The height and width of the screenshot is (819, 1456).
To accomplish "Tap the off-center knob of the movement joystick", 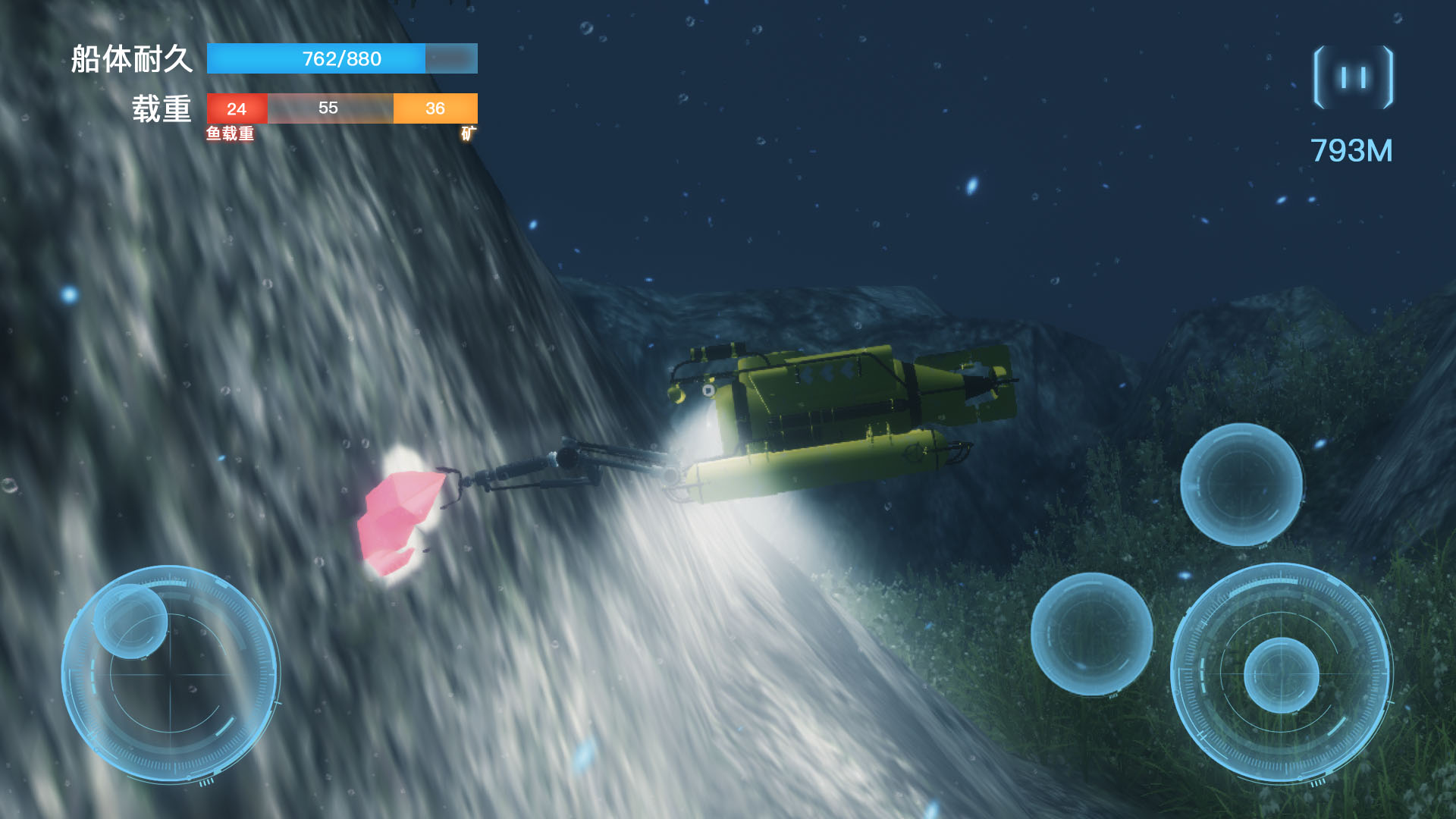I will tap(130, 621).
